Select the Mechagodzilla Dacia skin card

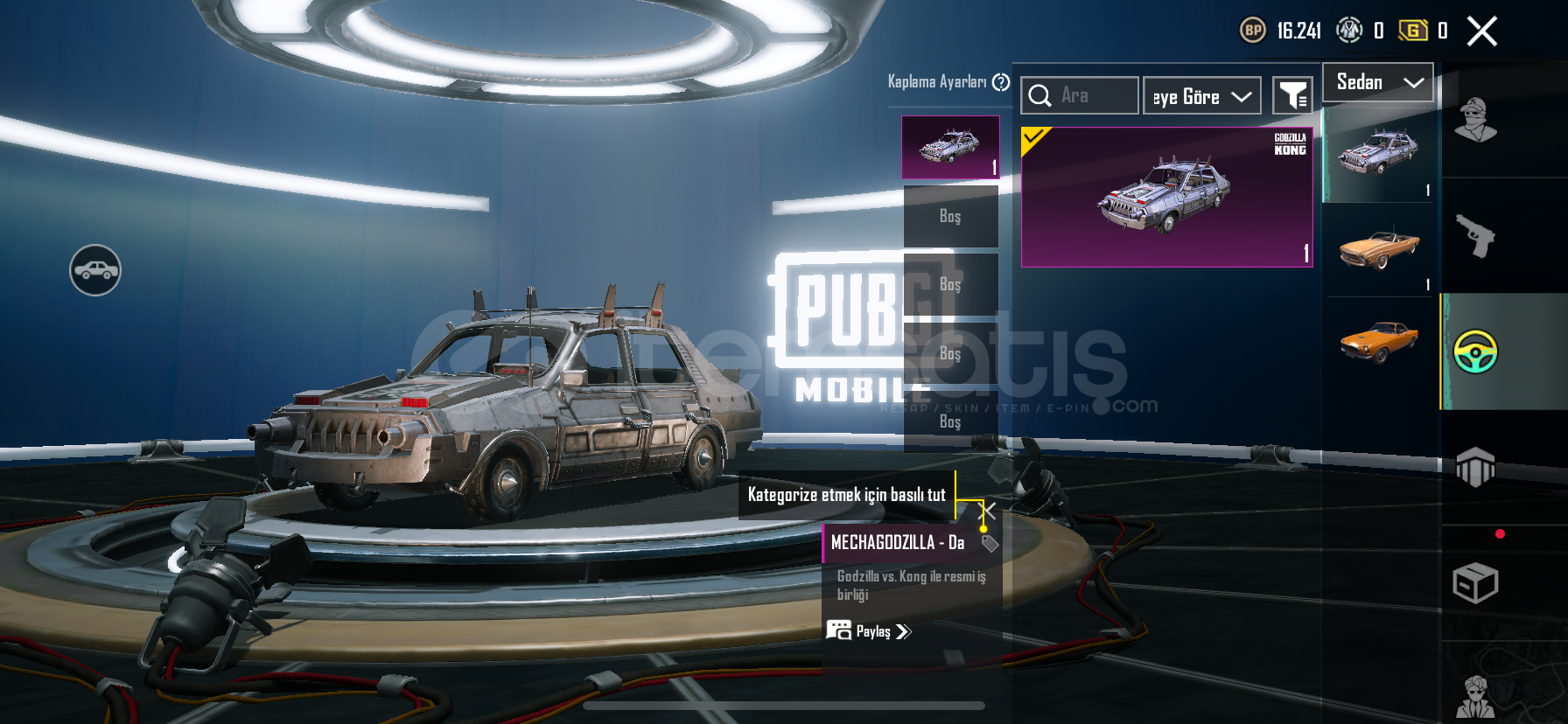(1166, 197)
